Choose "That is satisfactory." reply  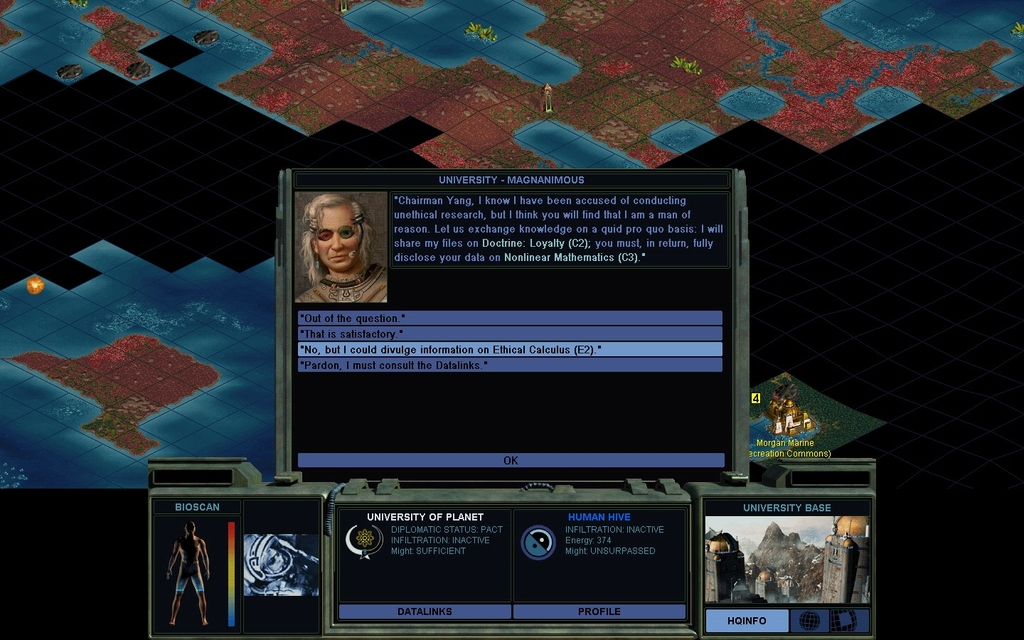point(510,334)
